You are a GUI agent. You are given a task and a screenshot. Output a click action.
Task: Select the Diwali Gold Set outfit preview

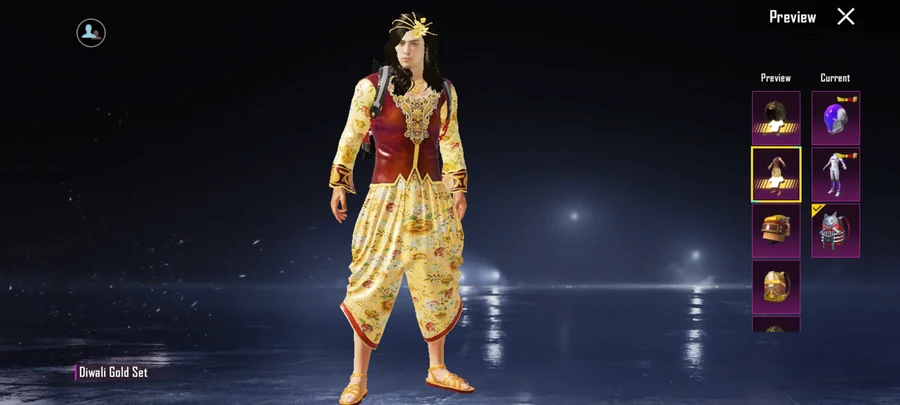[x=776, y=174]
